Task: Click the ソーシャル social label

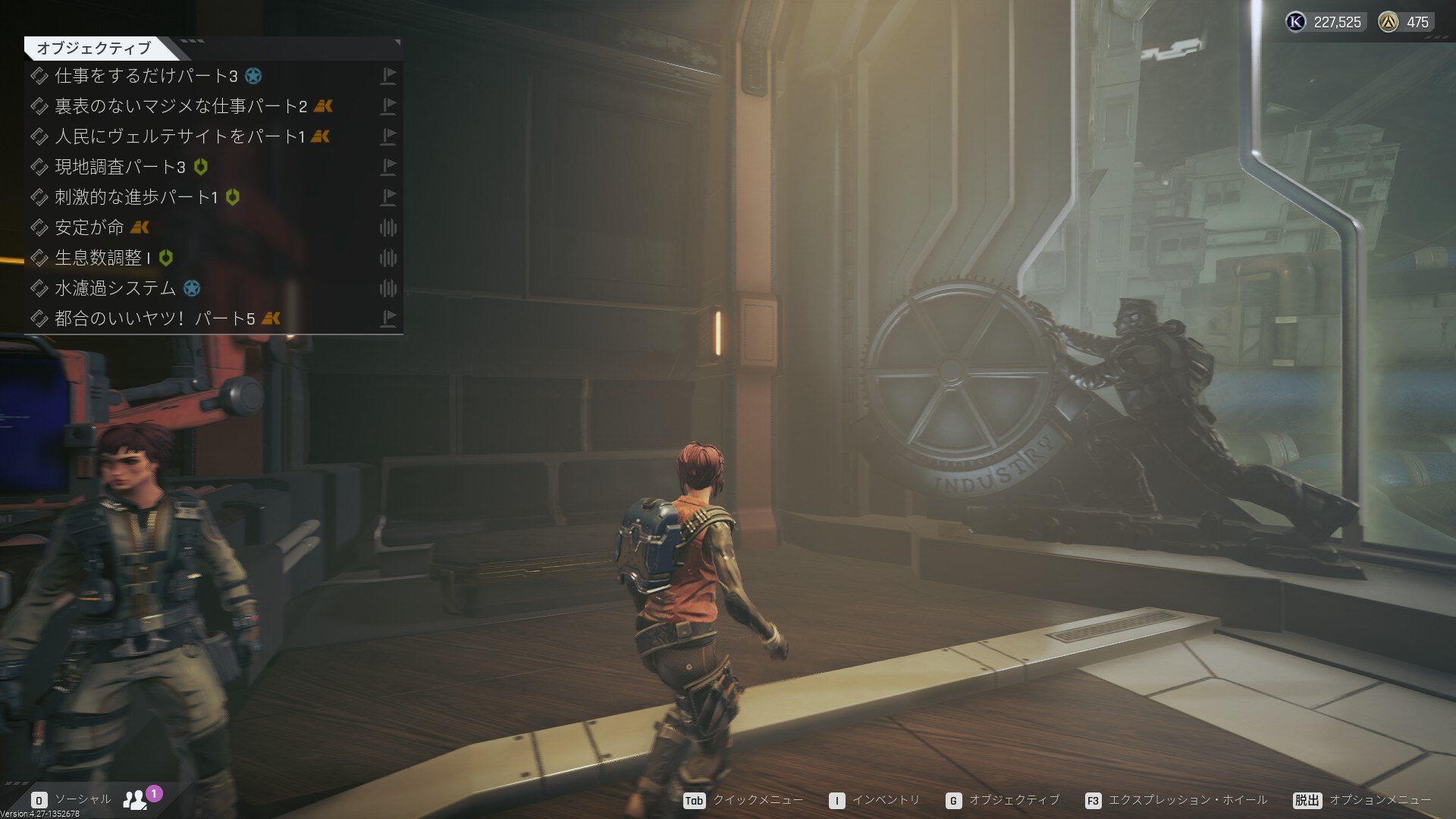Action: tap(82, 799)
